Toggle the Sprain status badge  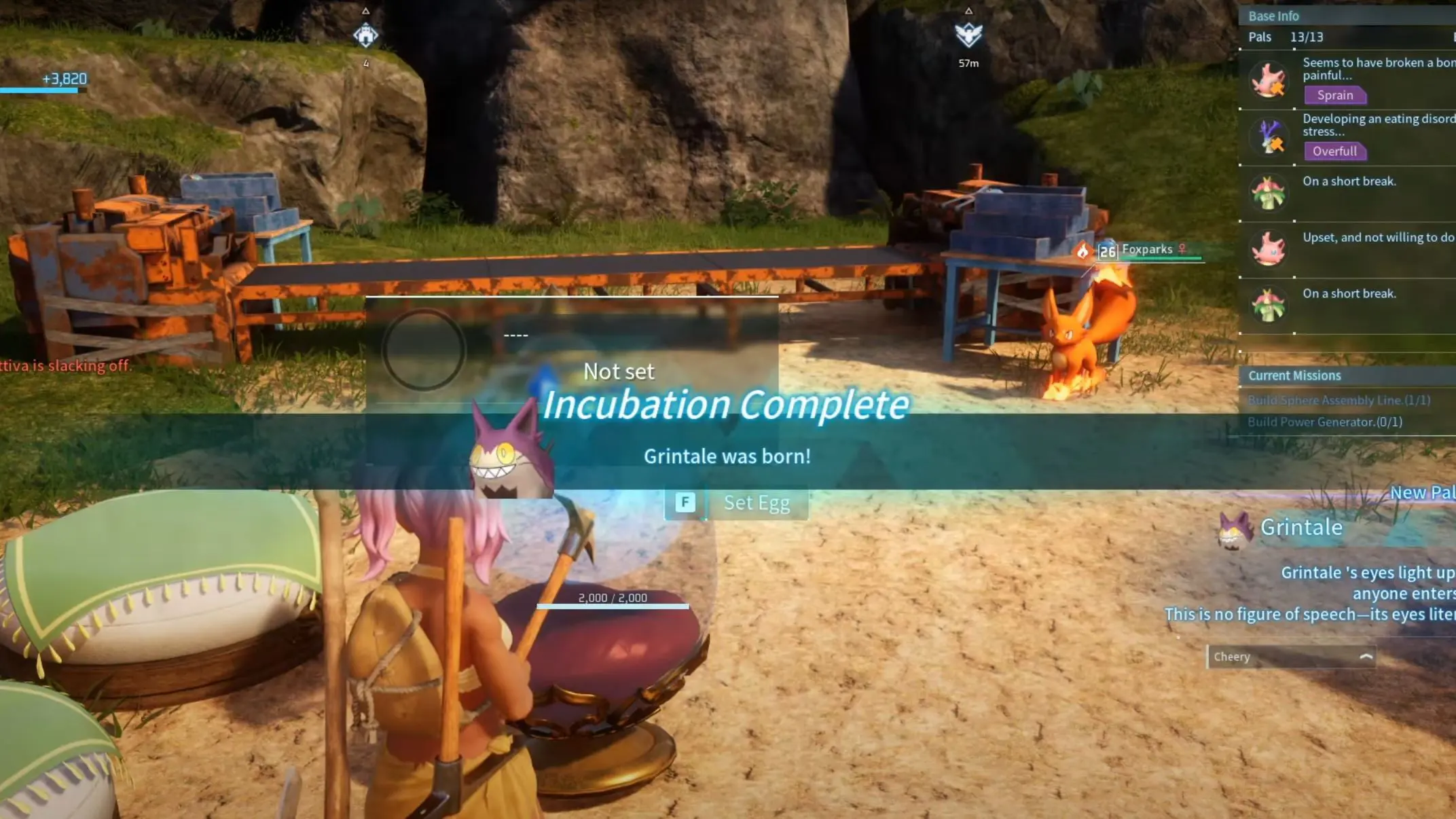click(1334, 95)
